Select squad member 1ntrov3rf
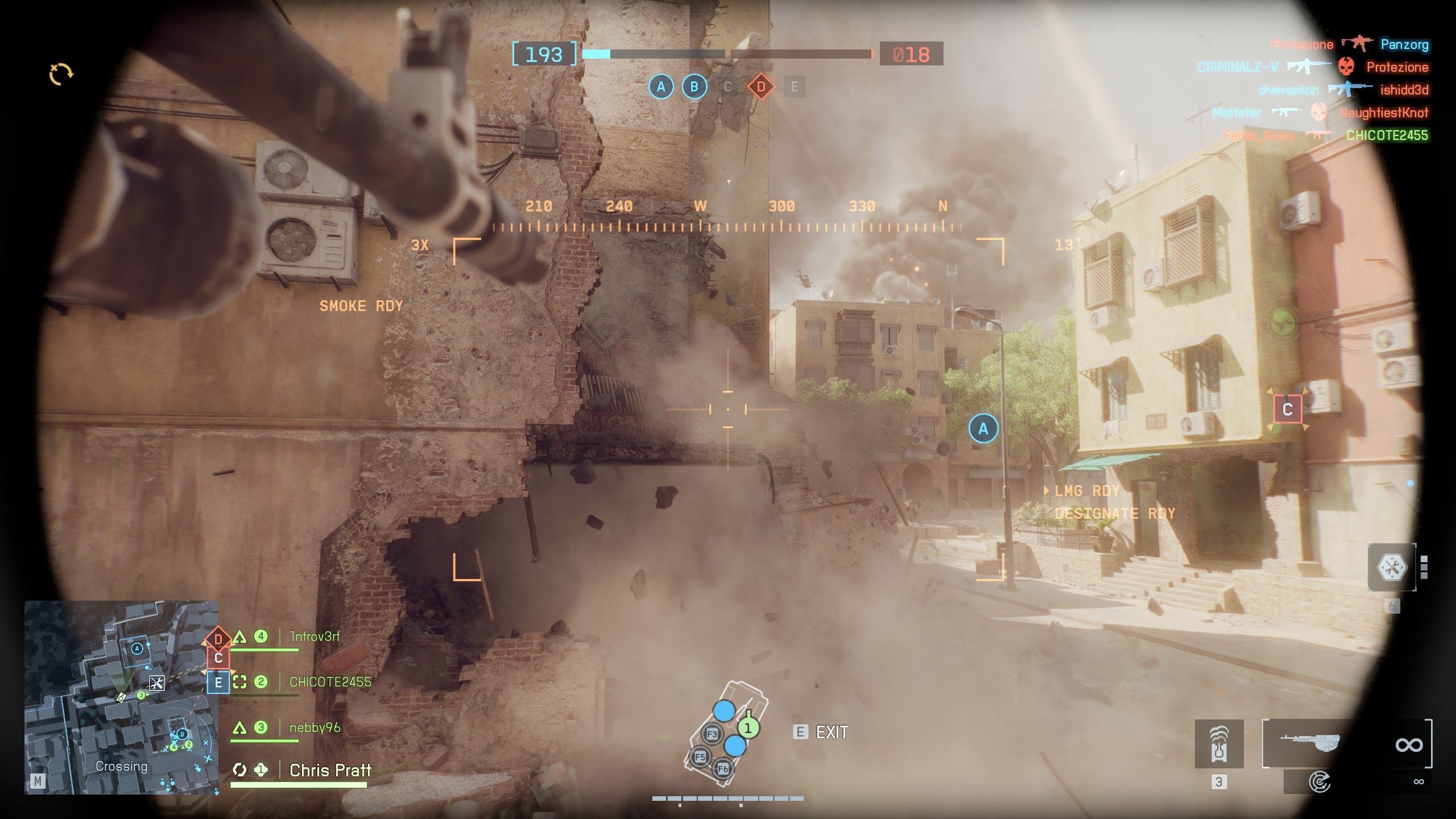Image resolution: width=1456 pixels, height=819 pixels. point(314,636)
